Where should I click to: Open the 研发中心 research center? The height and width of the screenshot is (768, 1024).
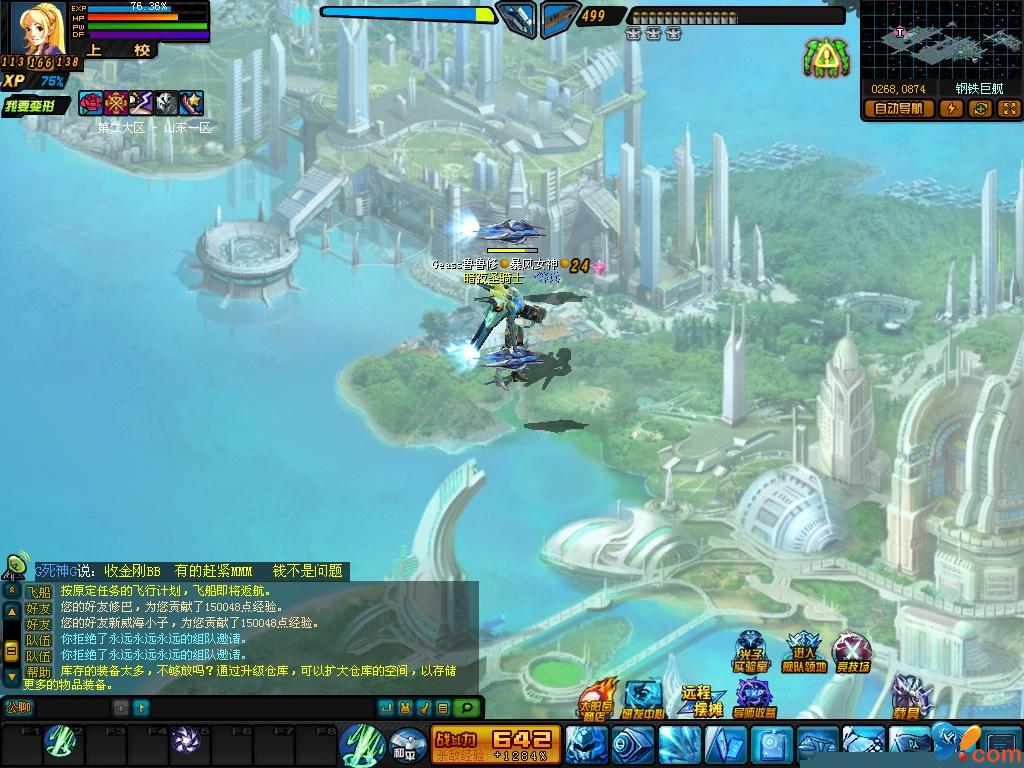(643, 698)
